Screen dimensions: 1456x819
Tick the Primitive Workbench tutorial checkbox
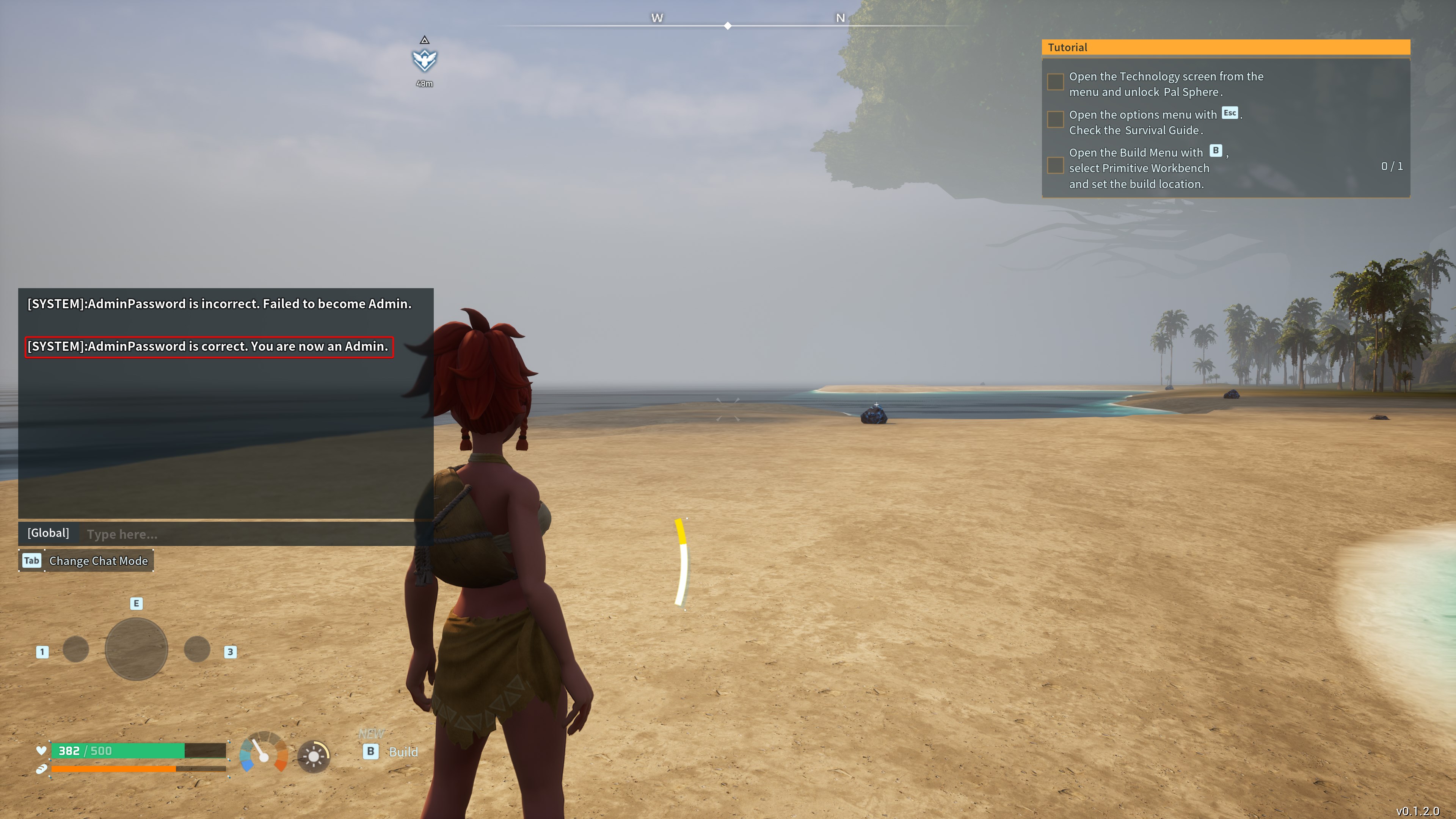[1055, 166]
